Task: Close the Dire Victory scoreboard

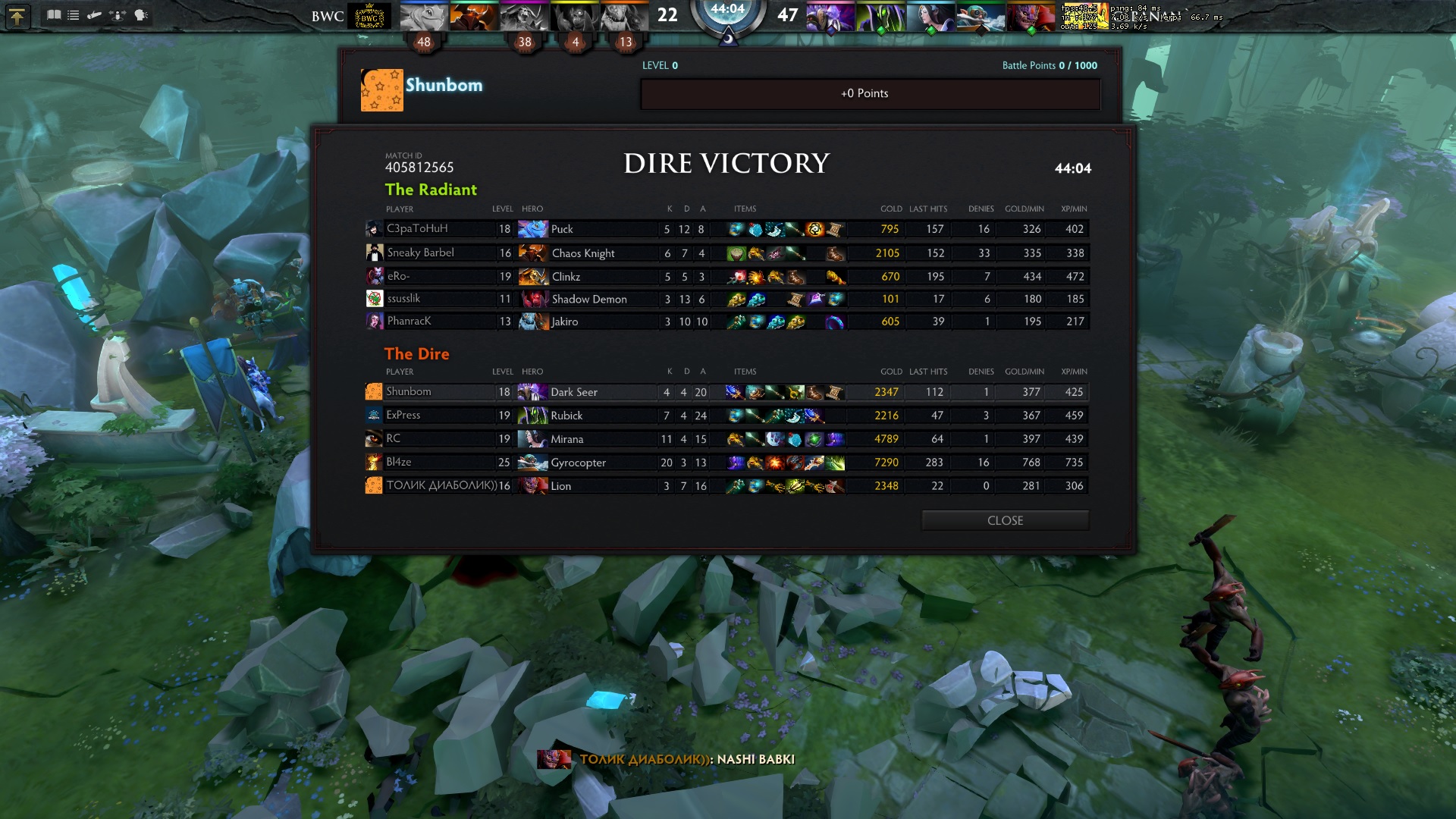Action: 1005,520
